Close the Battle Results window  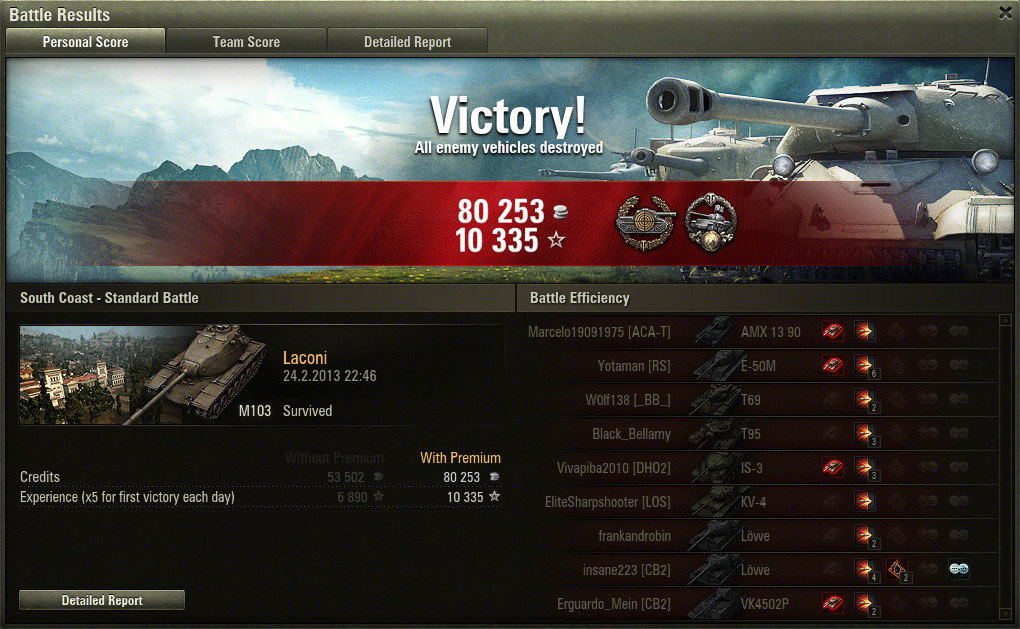(1005, 13)
